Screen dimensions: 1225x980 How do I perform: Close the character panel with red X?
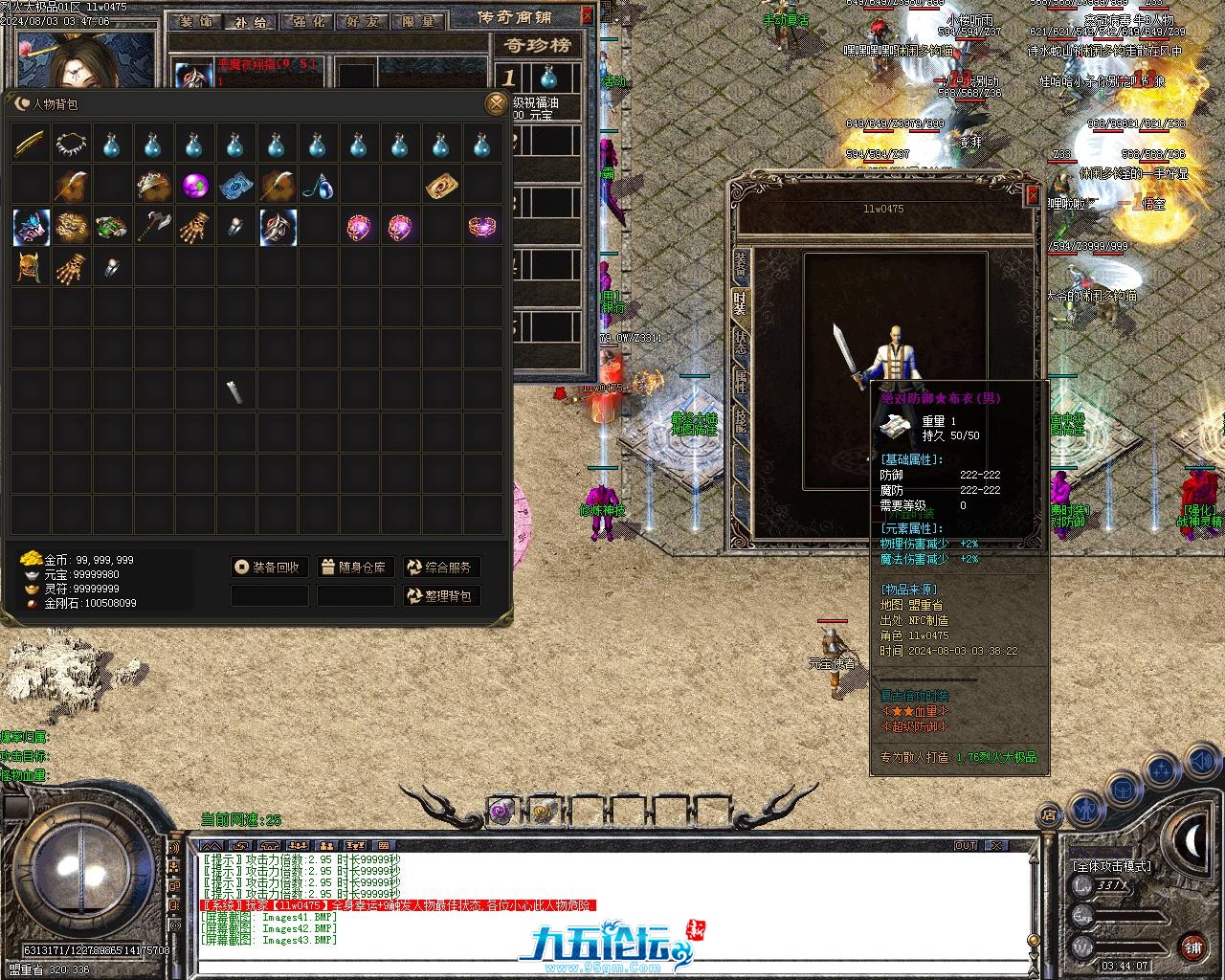(1033, 195)
